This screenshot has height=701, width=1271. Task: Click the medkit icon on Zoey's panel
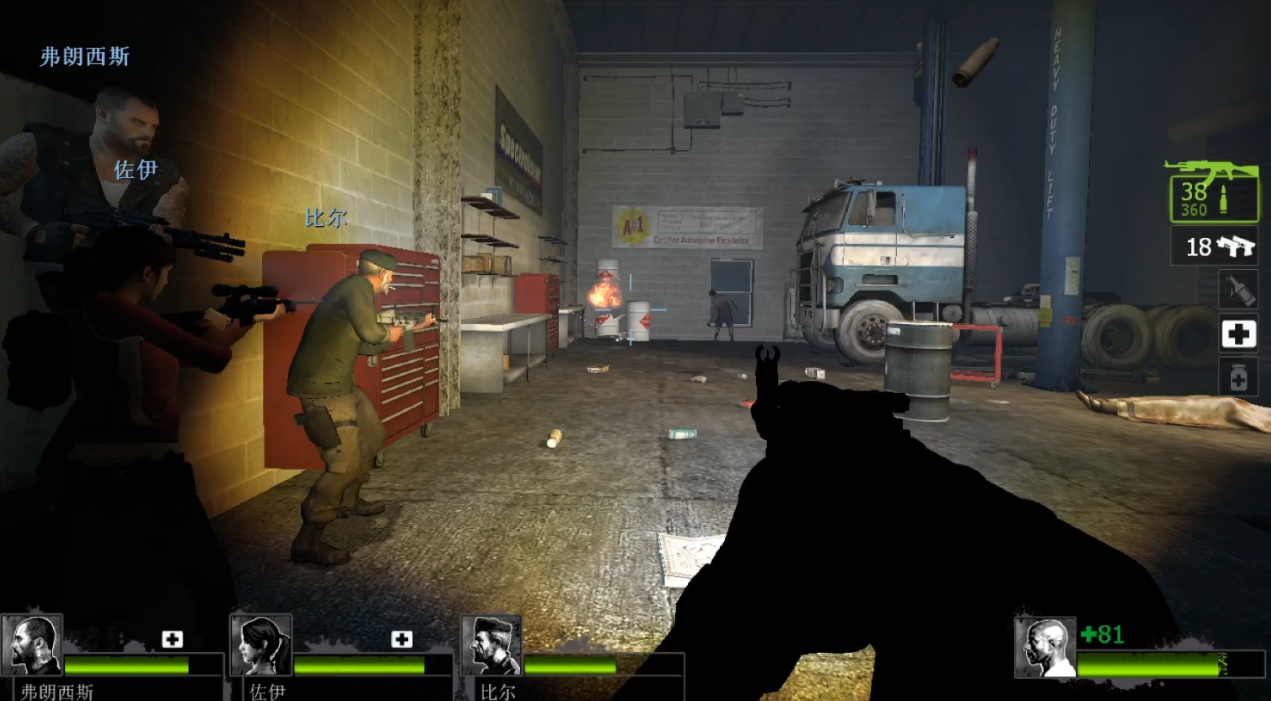pos(402,639)
